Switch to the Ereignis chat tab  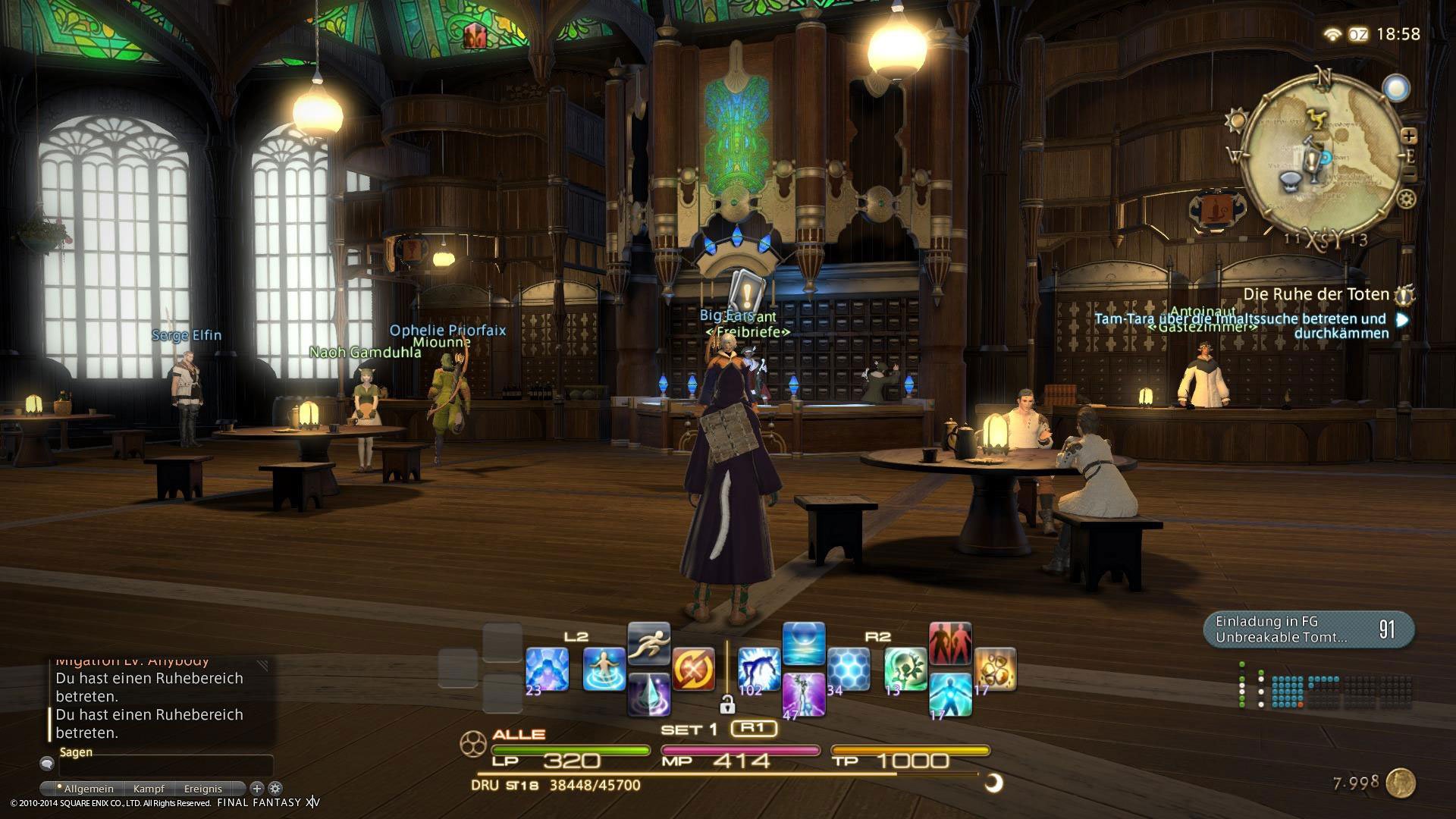point(203,789)
